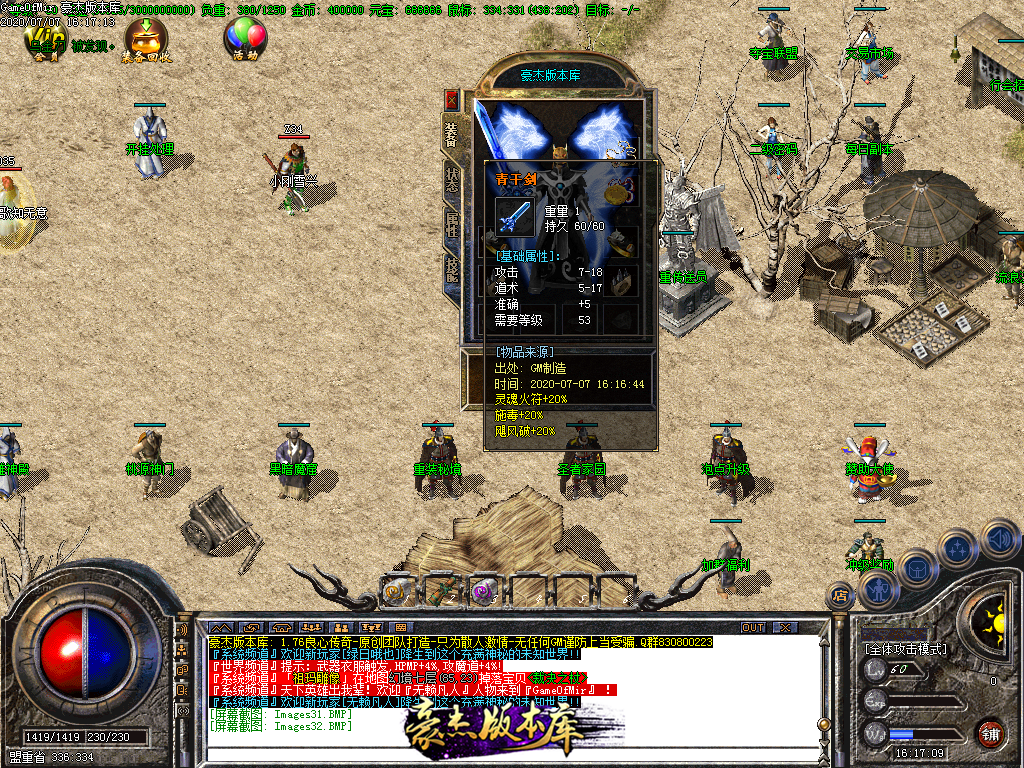Switch to the 技能 skills tab
The image size is (1024, 768).
pyautogui.click(x=452, y=267)
